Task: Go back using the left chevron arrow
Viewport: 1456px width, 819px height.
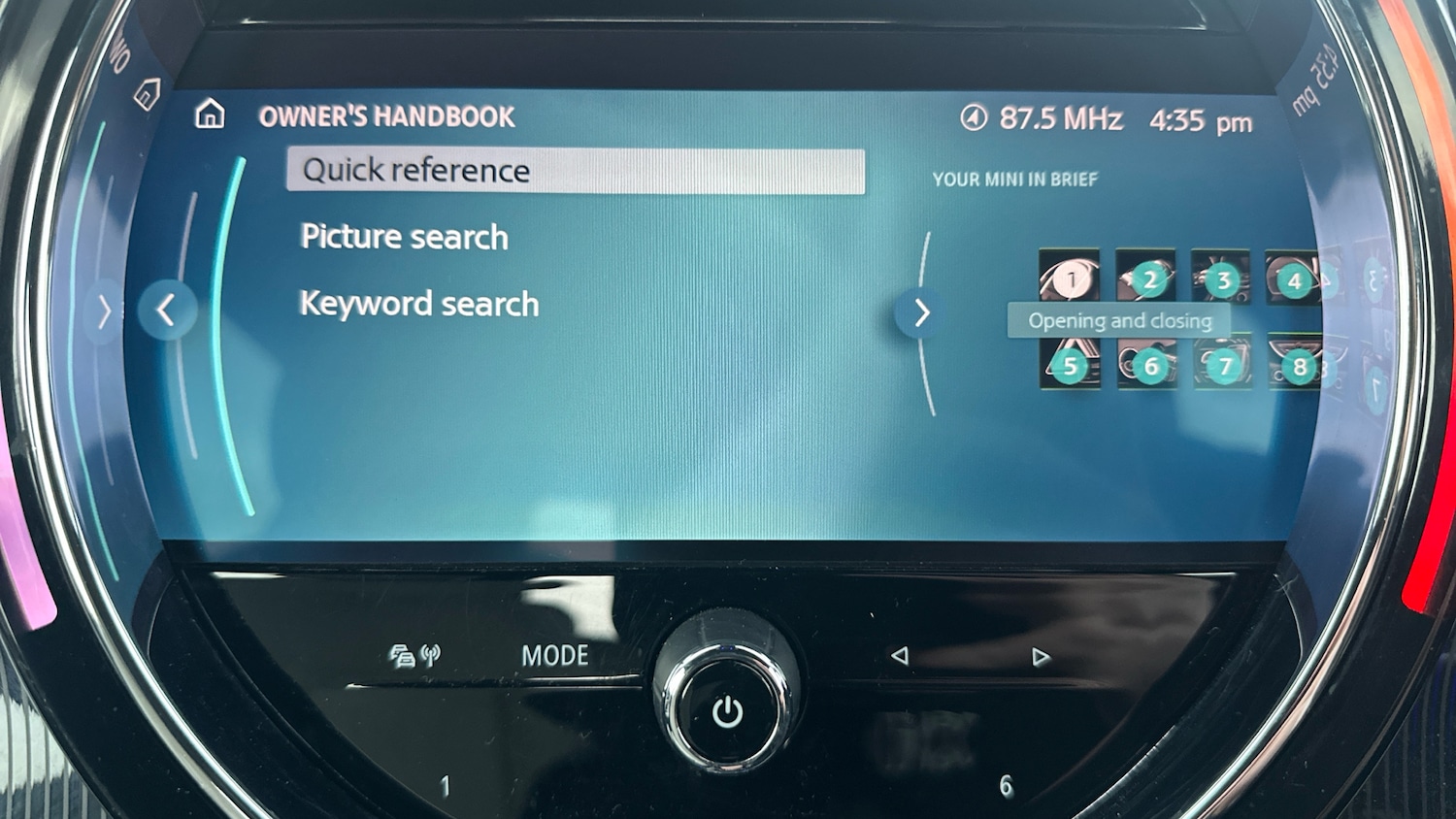Action: click(x=168, y=311)
